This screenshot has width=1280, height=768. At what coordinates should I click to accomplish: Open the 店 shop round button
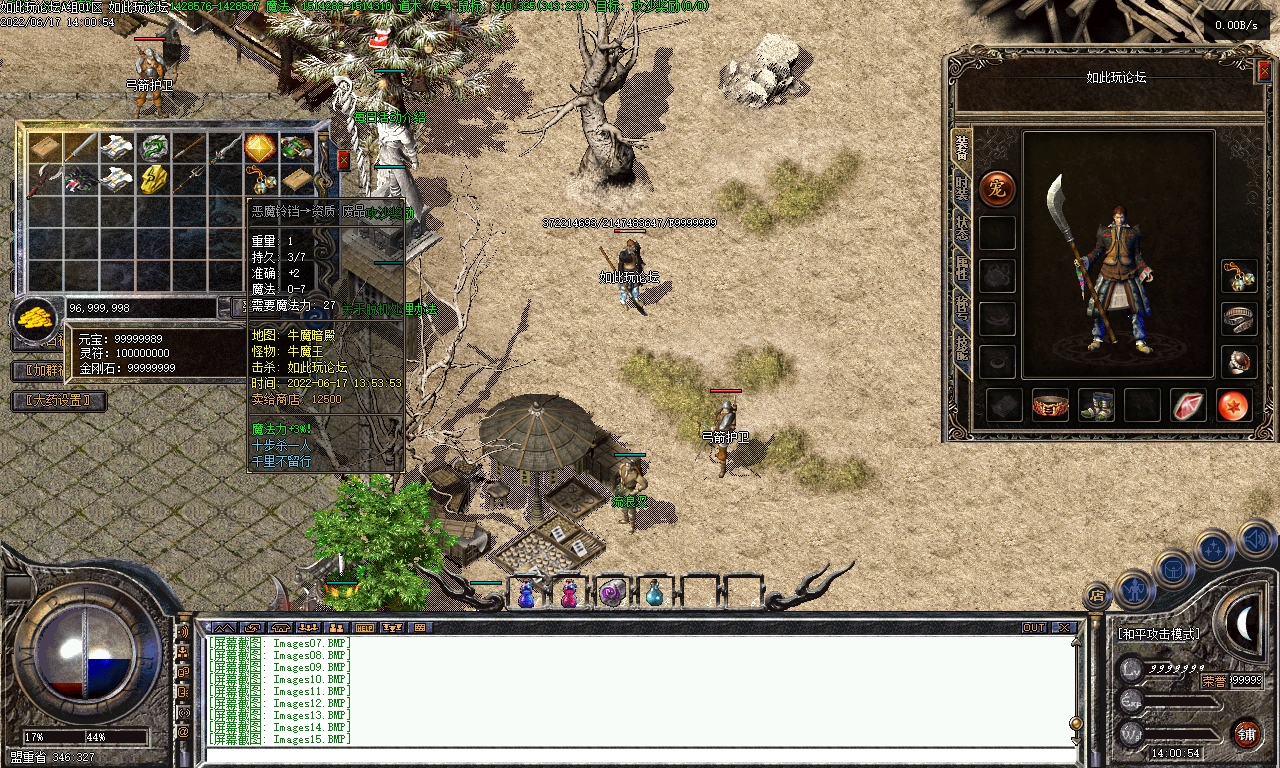point(1097,596)
